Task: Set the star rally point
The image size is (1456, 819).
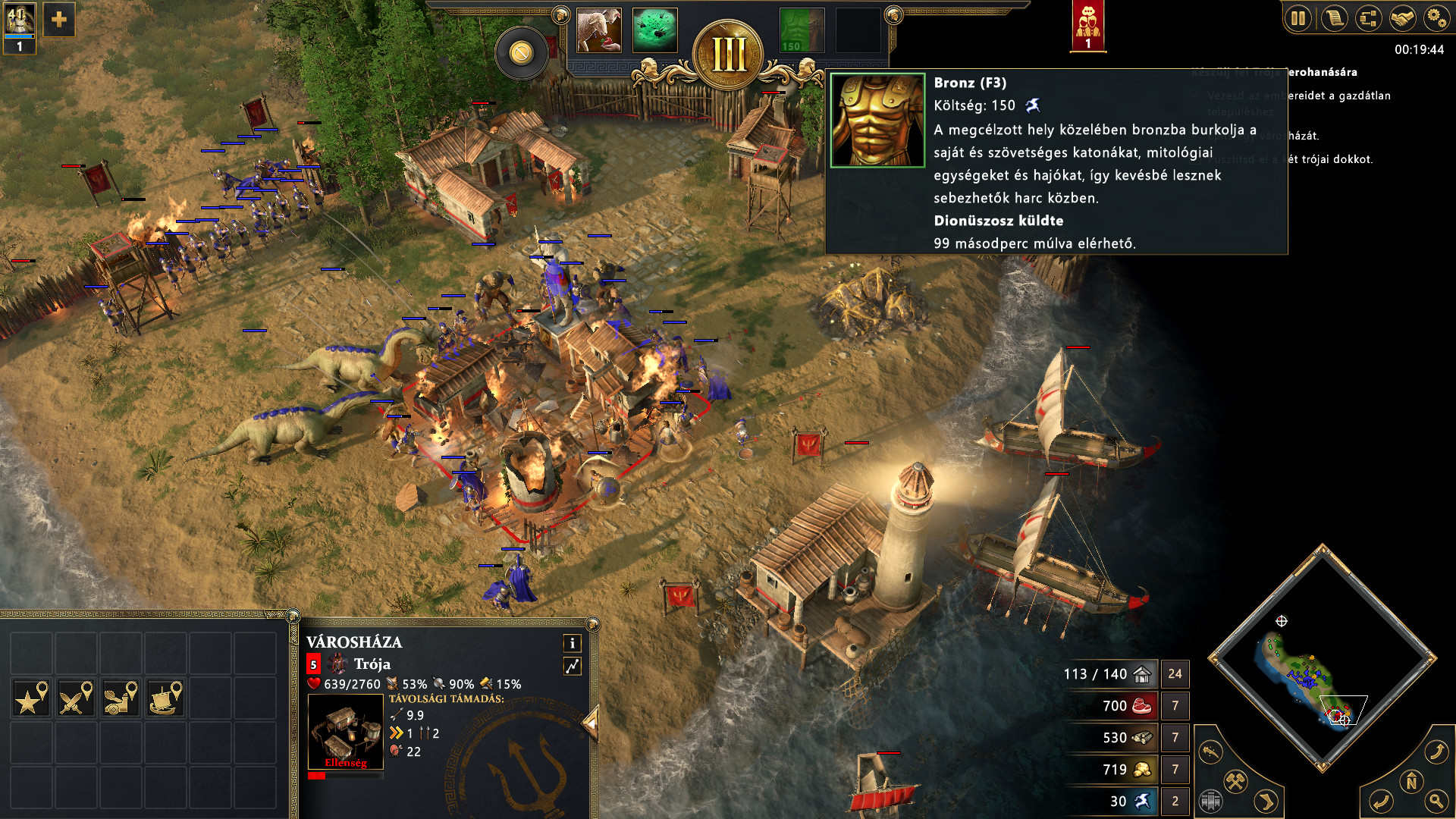Action: 31,698
